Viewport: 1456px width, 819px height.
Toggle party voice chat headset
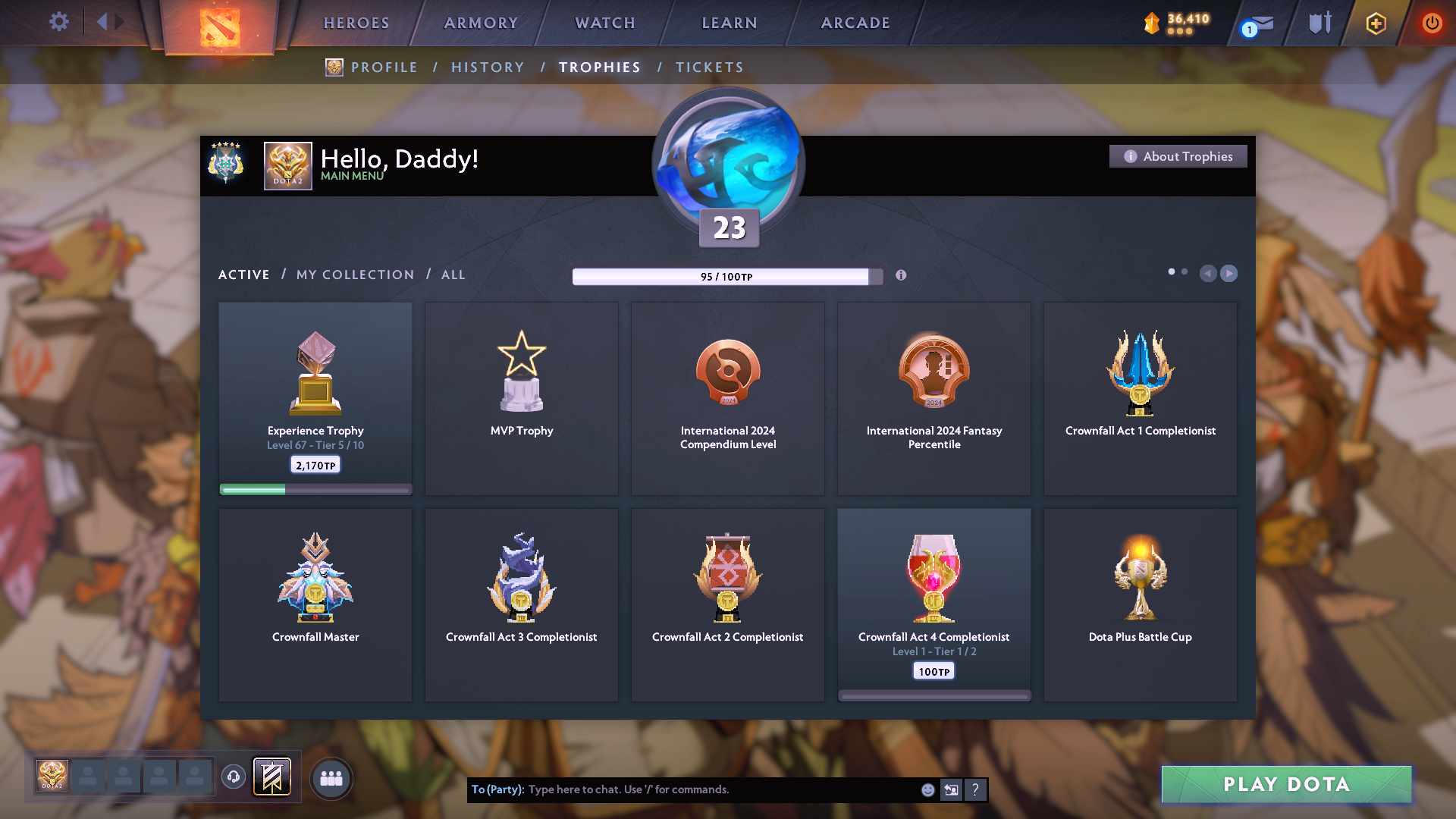(x=233, y=777)
